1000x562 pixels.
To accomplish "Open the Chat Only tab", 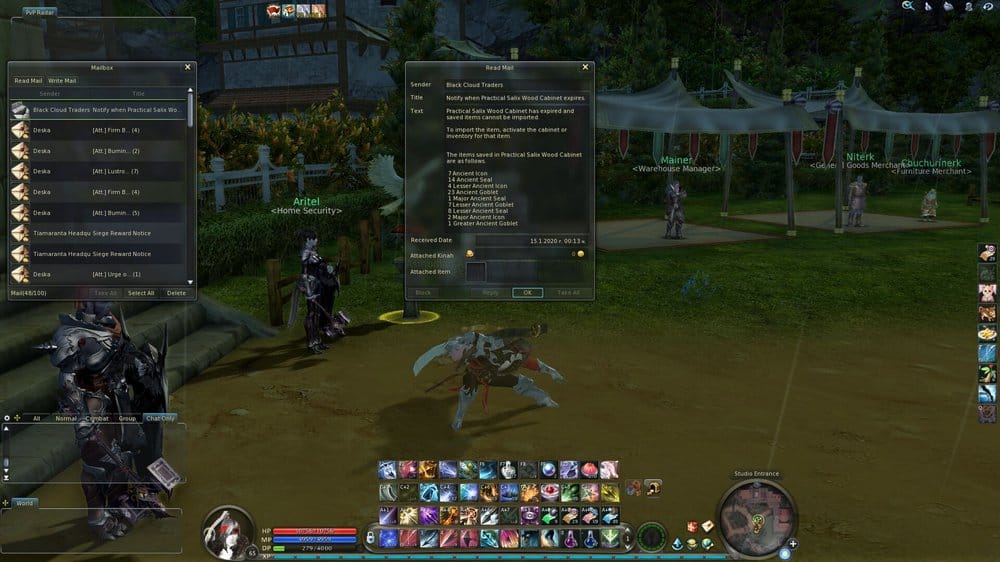I will (x=160, y=418).
